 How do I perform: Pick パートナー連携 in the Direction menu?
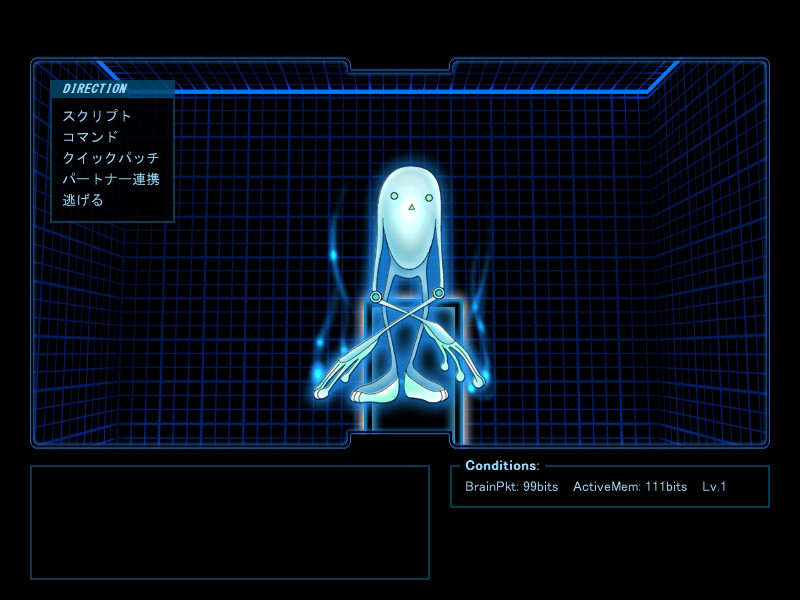click(x=110, y=179)
